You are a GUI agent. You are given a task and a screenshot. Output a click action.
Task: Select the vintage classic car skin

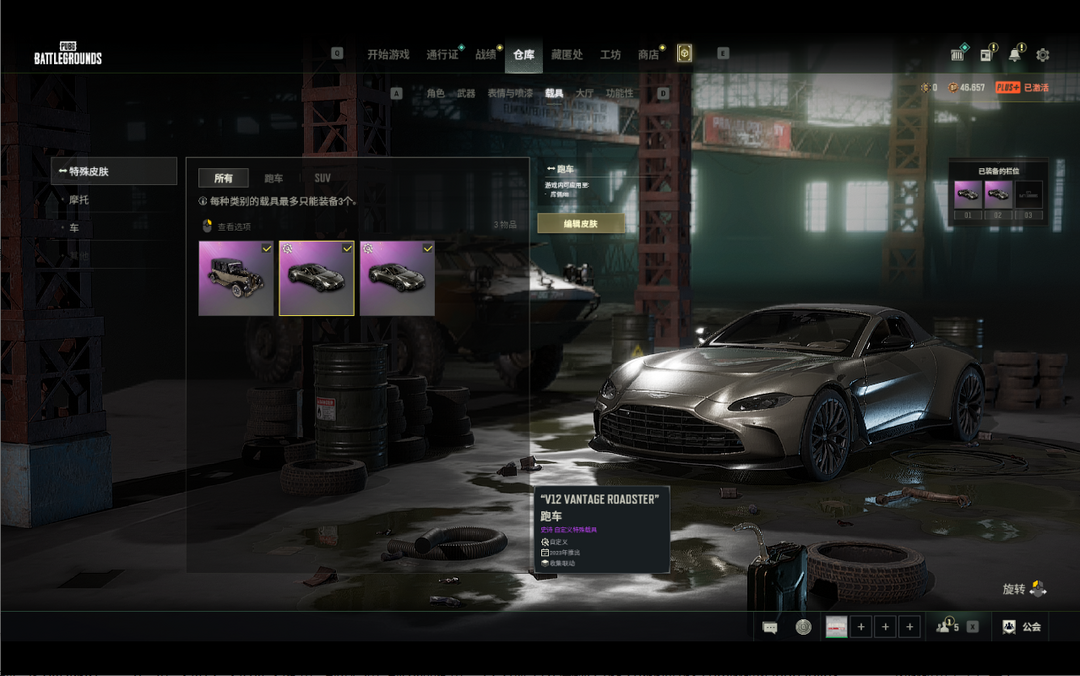pyautogui.click(x=236, y=278)
